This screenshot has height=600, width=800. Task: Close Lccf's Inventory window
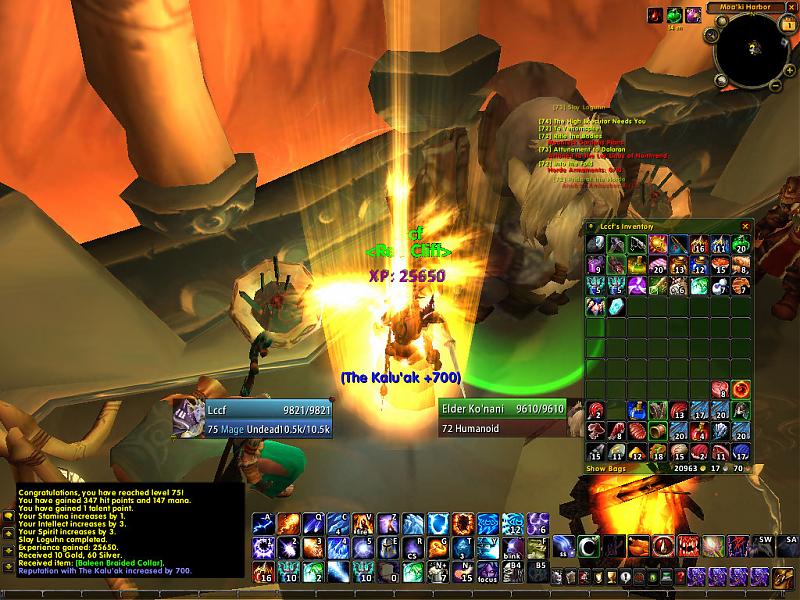[745, 226]
